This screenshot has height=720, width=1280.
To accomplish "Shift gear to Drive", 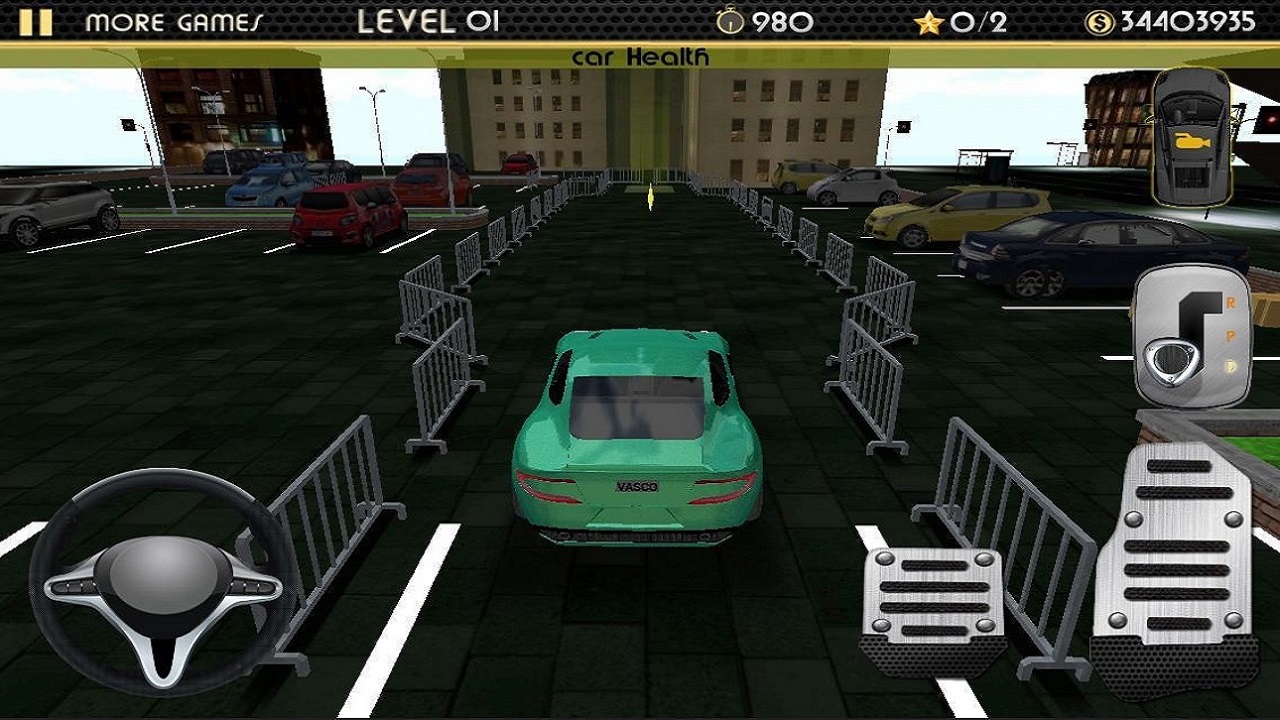I will coord(1228,363).
